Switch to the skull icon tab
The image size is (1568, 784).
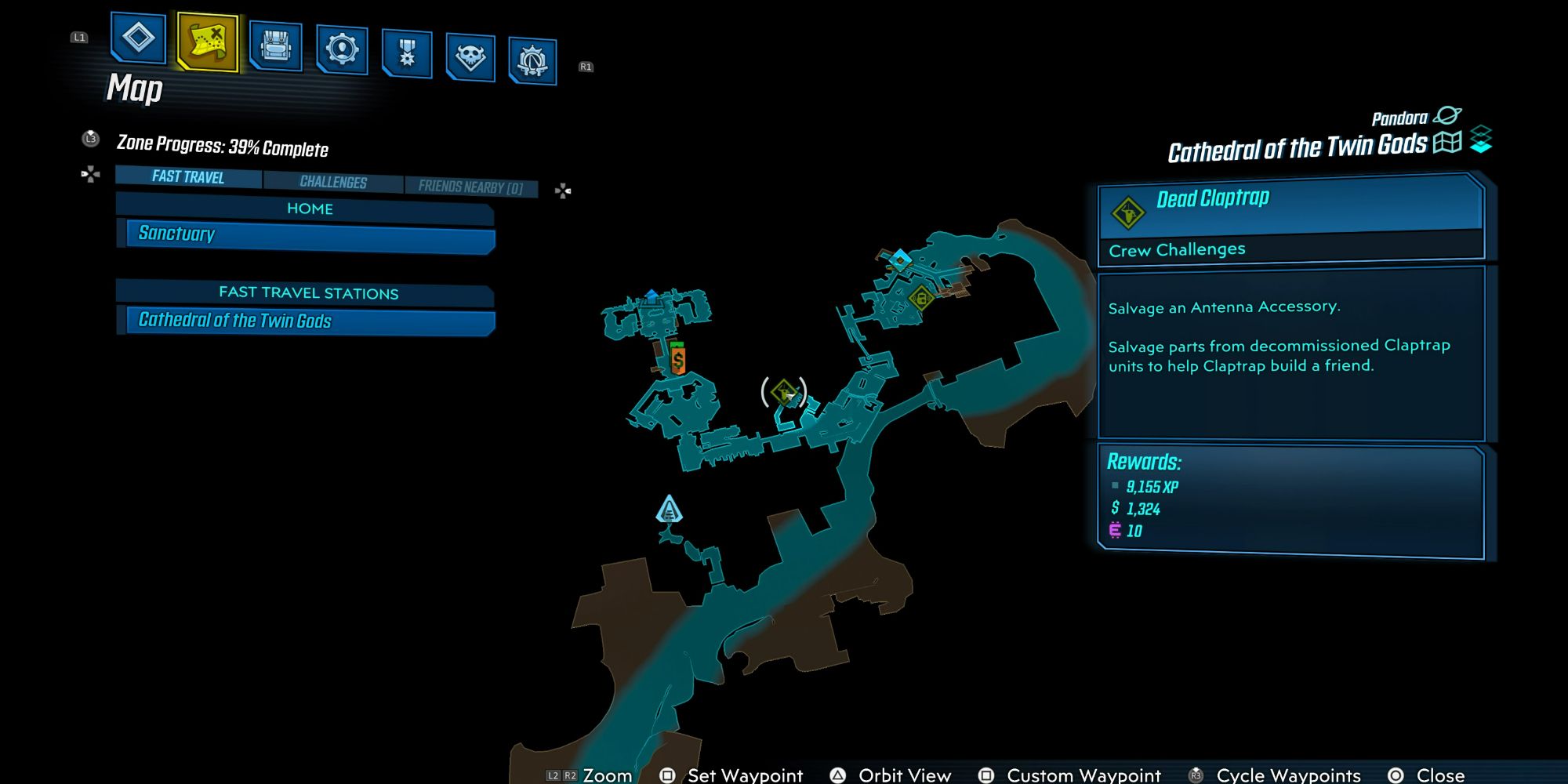[470, 57]
